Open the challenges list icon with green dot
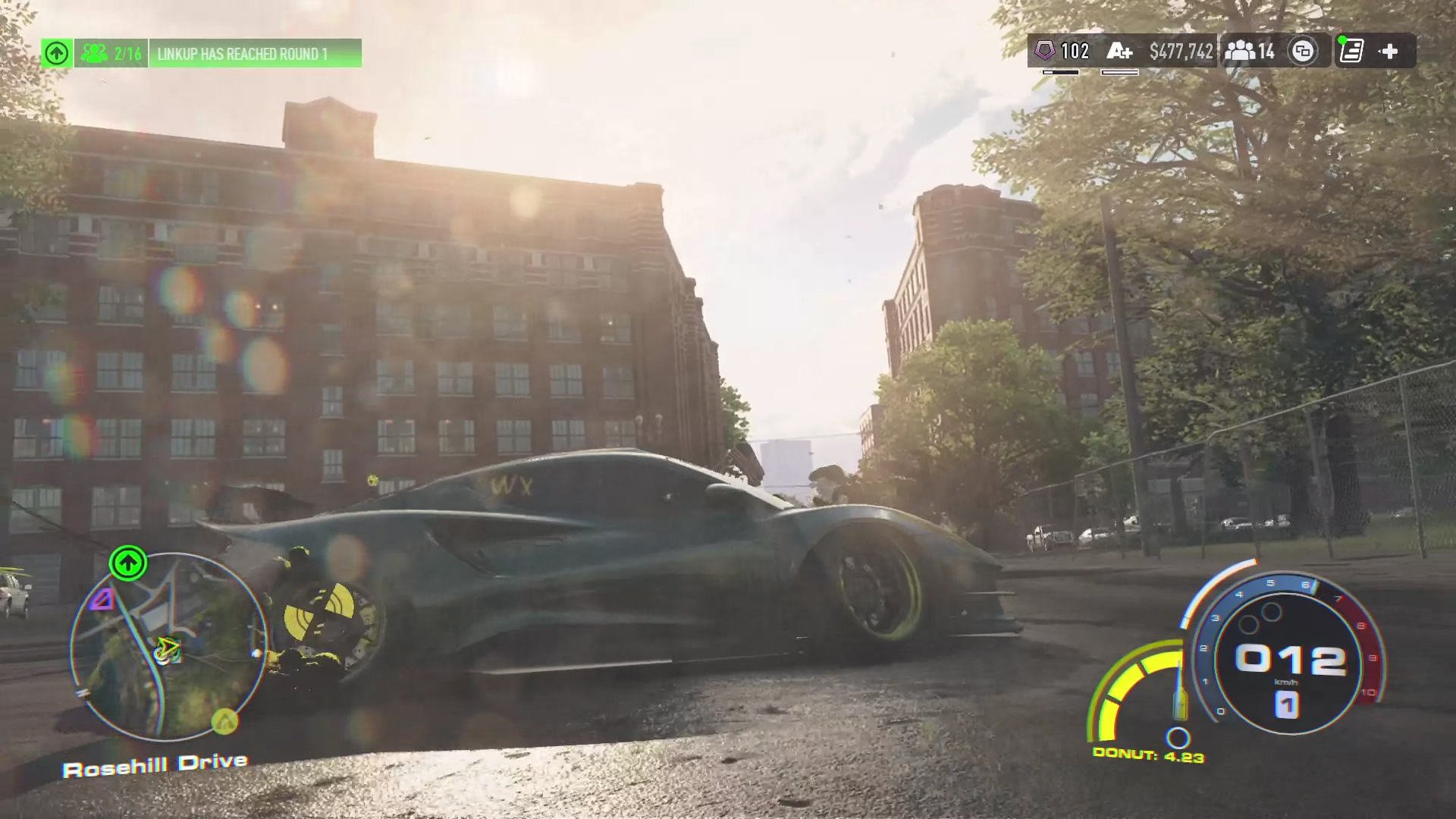The height and width of the screenshot is (819, 1456). pos(1351,52)
